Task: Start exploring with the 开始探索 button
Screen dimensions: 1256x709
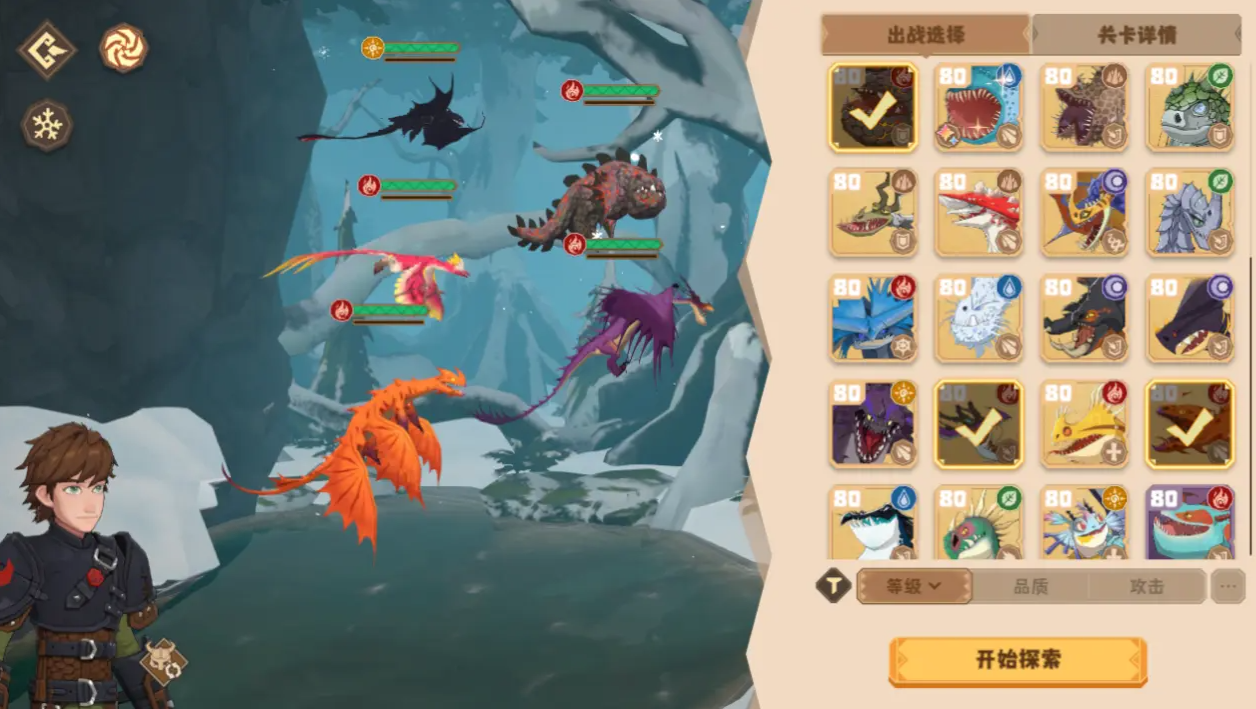Action: point(1017,661)
